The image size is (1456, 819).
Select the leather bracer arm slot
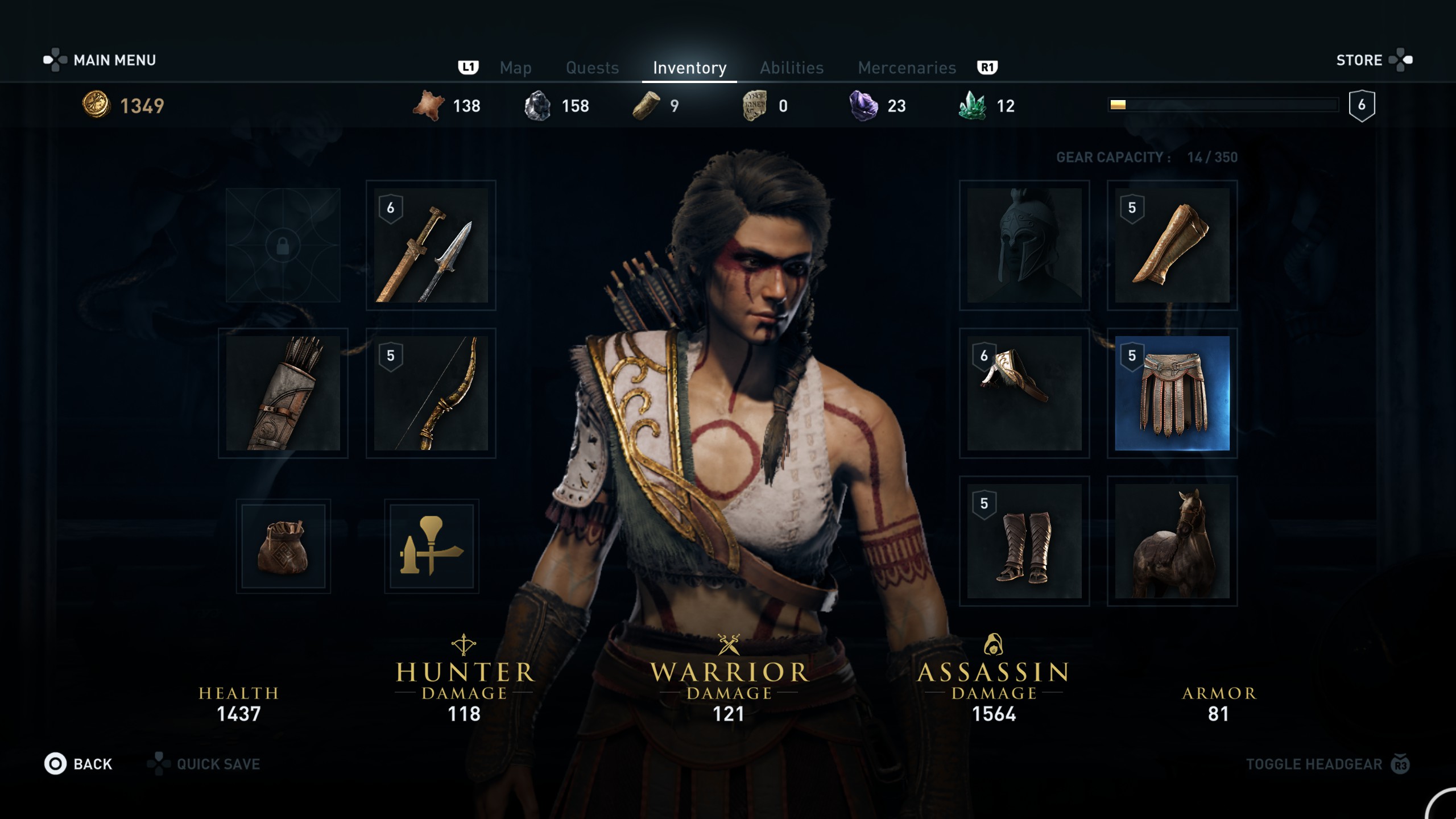[x=1172, y=245]
